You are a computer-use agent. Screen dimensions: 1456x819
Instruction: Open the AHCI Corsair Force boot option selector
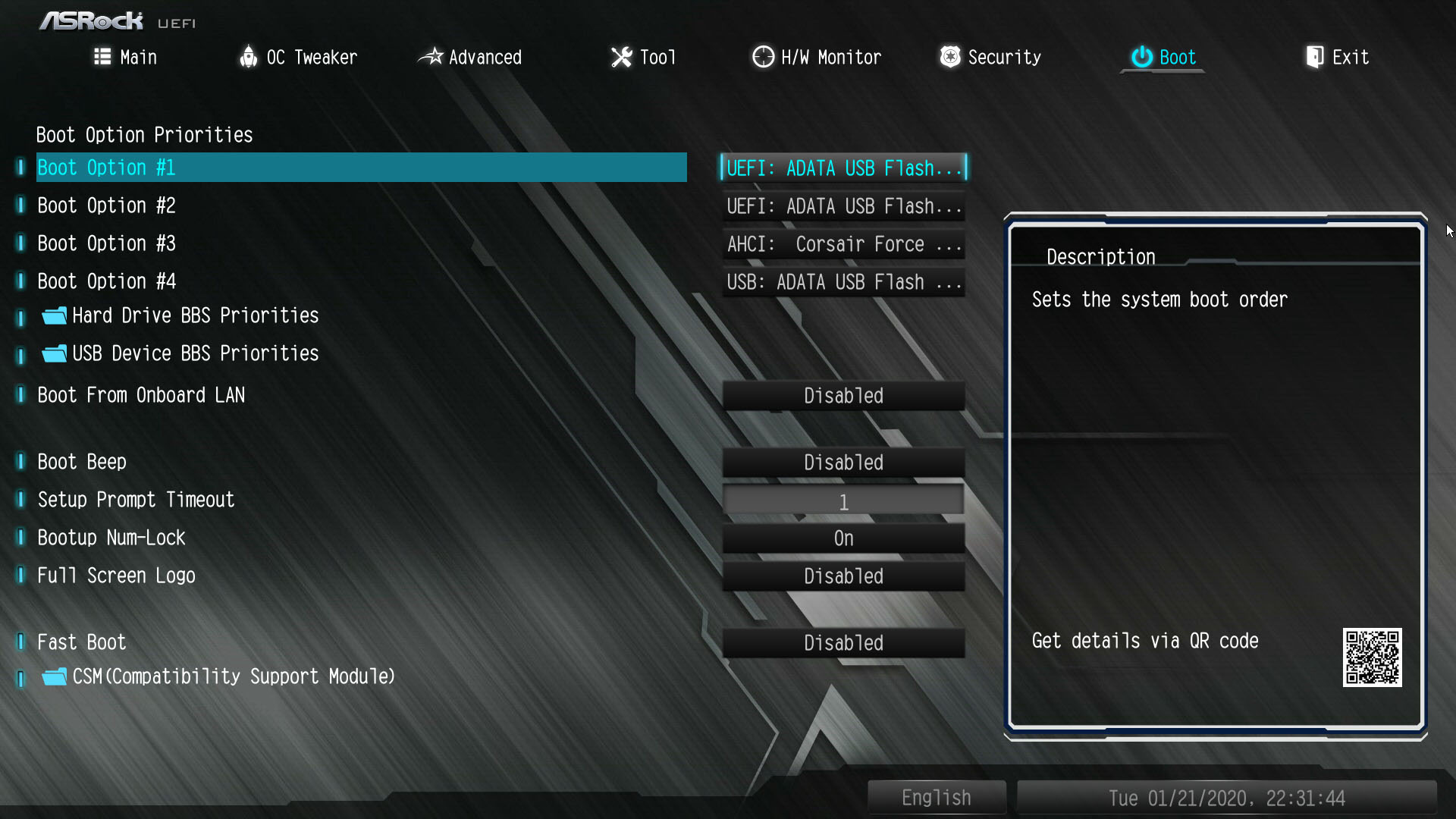coord(843,243)
